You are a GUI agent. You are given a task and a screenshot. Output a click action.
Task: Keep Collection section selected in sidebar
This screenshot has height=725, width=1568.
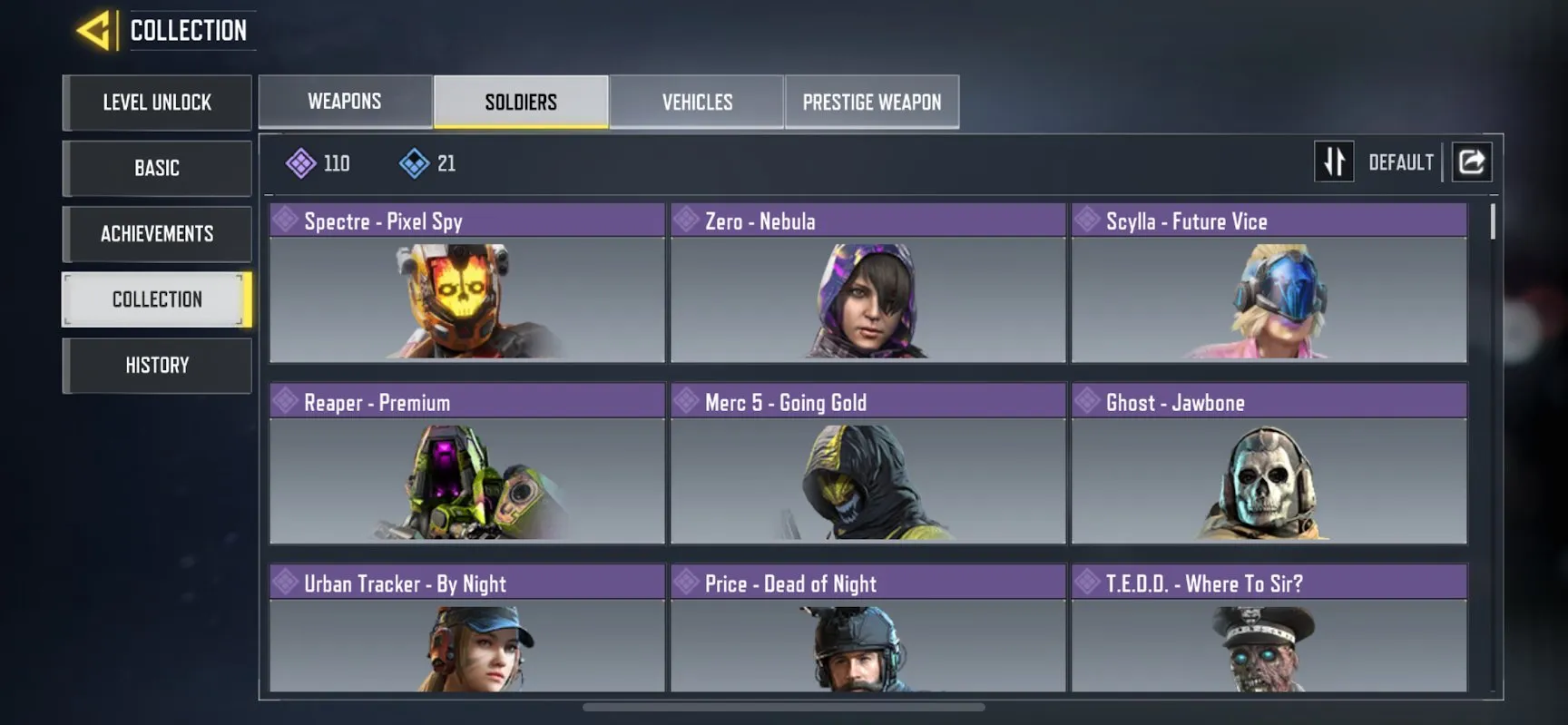156,299
